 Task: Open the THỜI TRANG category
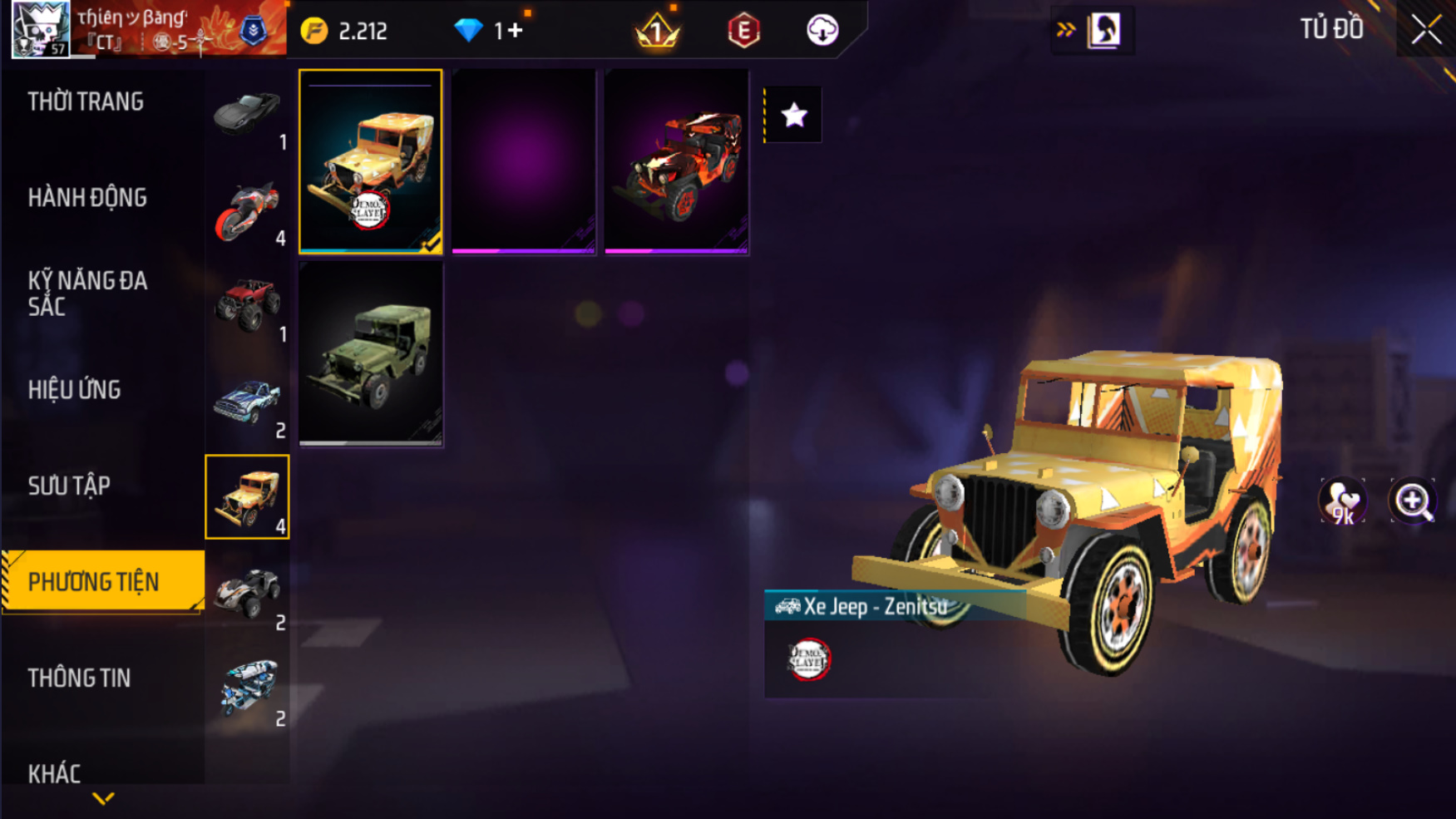click(x=86, y=101)
